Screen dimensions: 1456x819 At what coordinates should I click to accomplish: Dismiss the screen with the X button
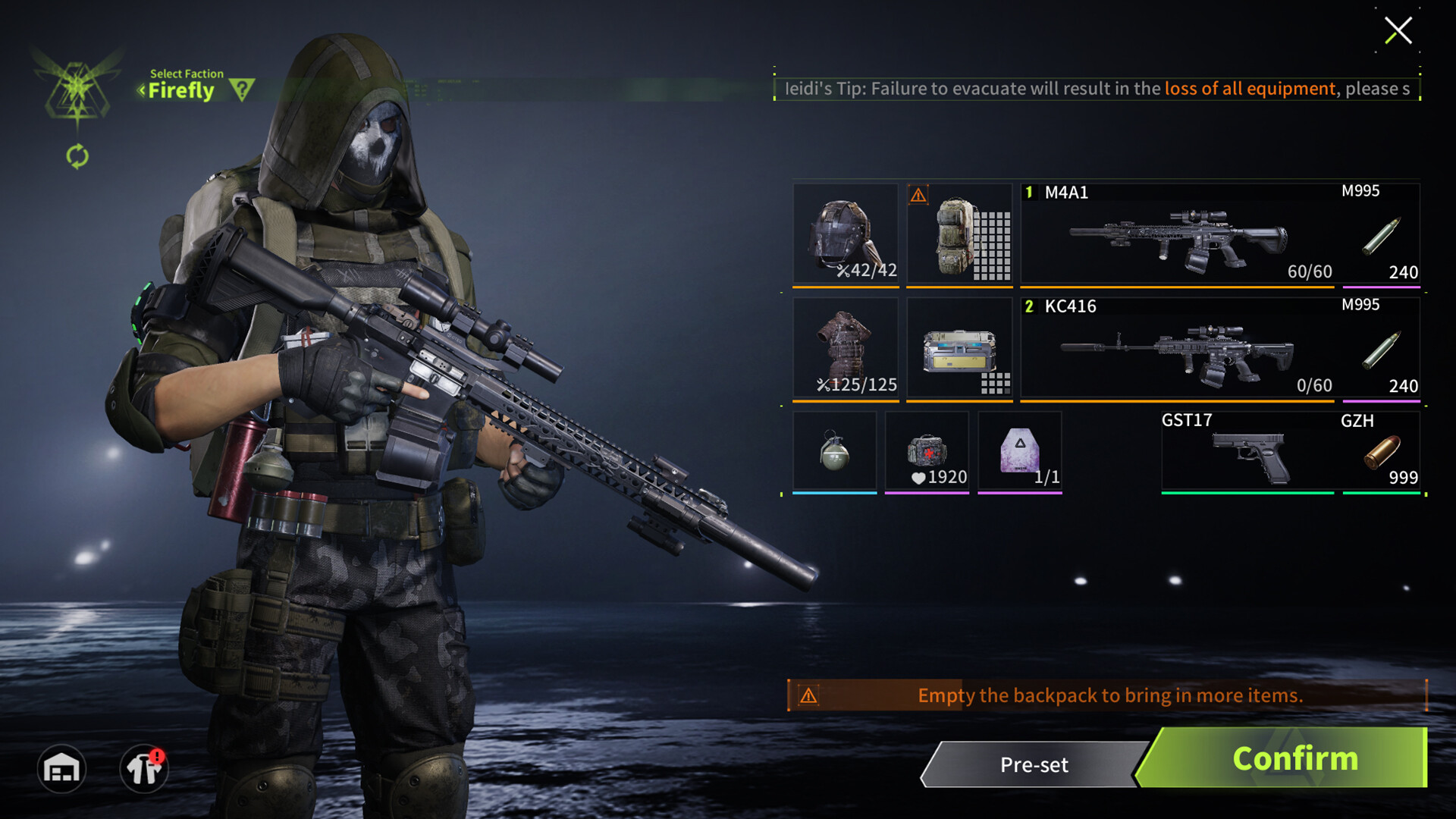click(1399, 31)
